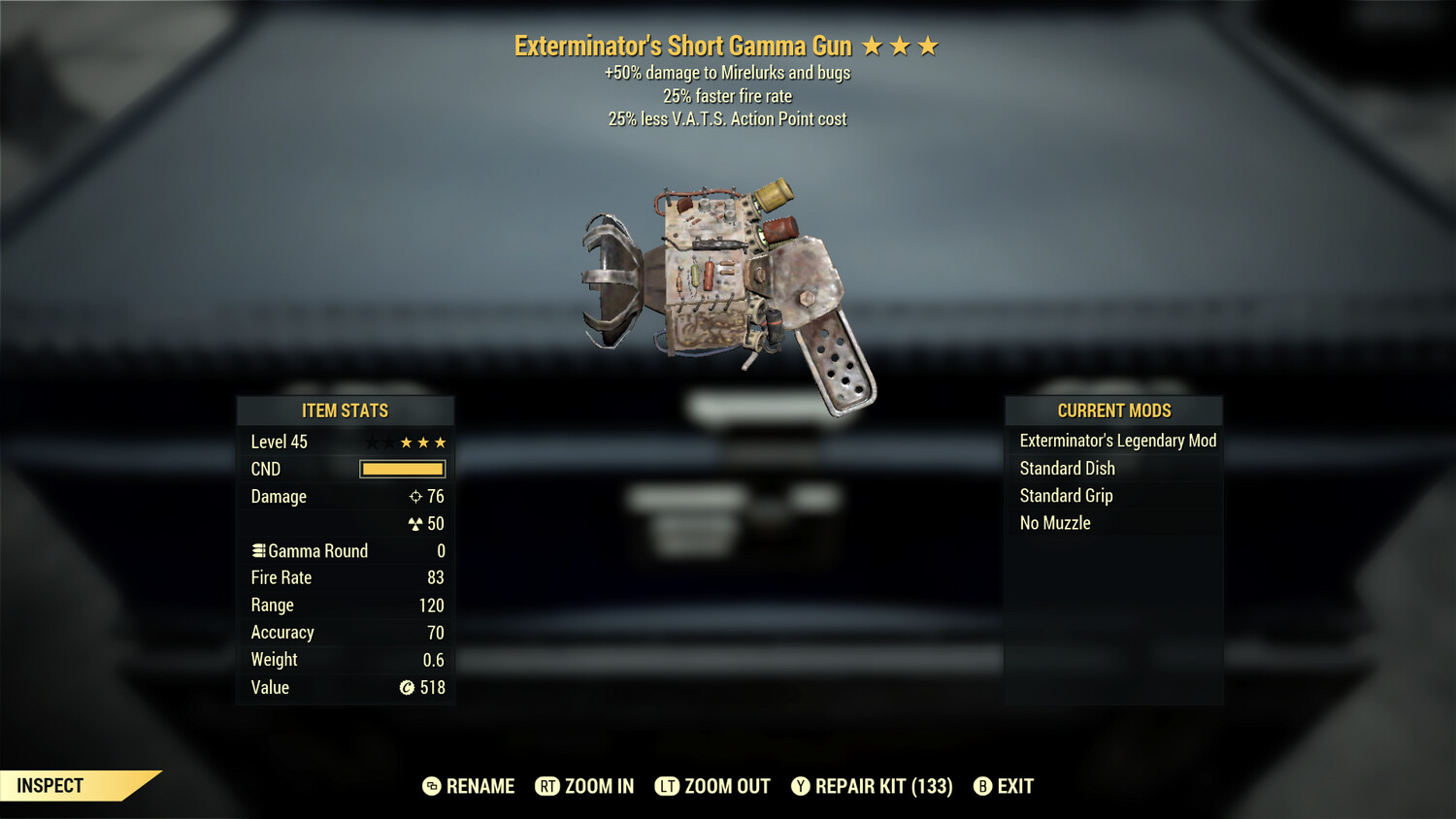Viewport: 1456px width, 819px height.
Task: Select the Exterminator's Legendary Mod entry
Action: click(x=1117, y=441)
